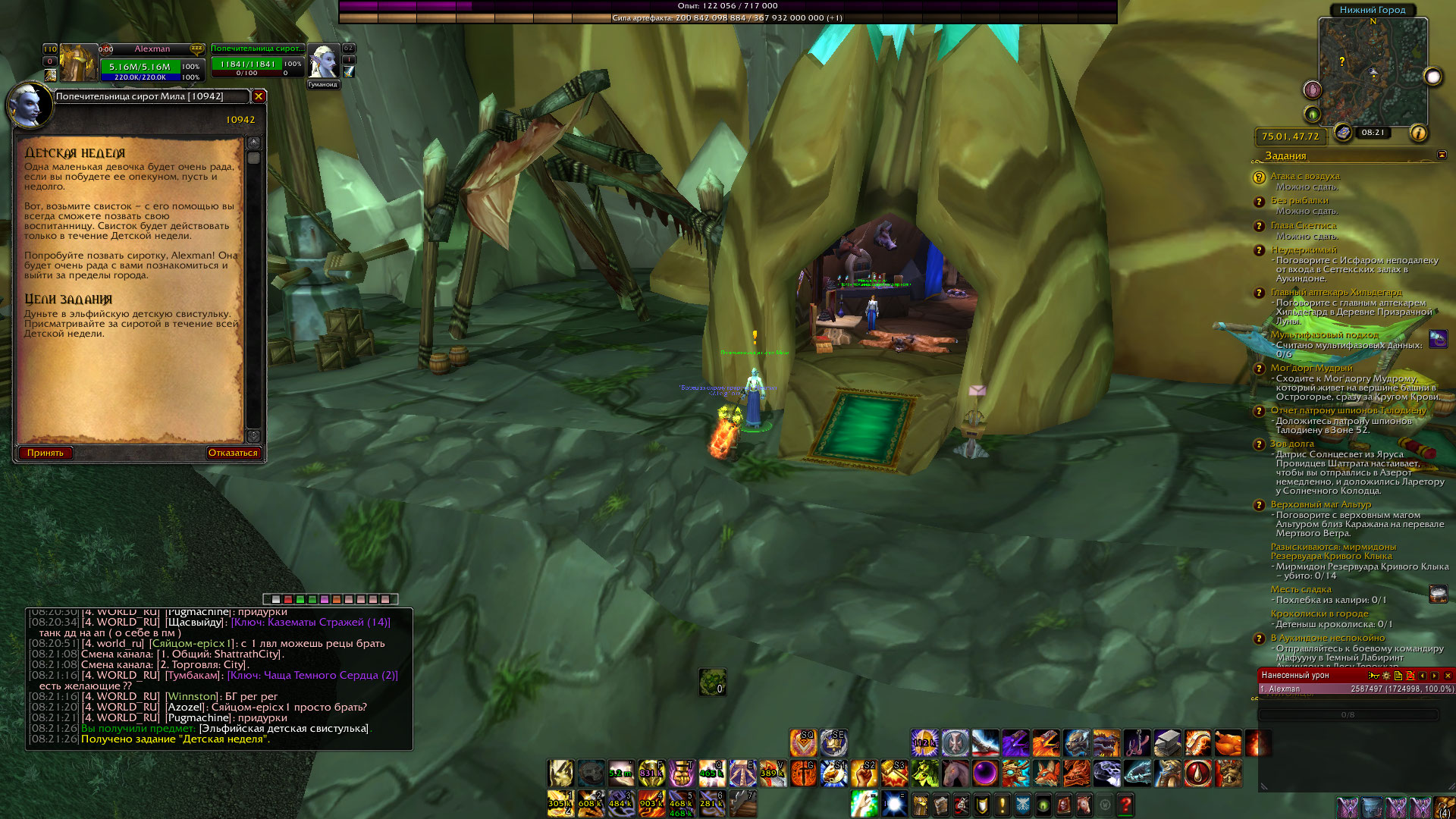Image resolution: width=1456 pixels, height=819 pixels.
Task: Accept the quest with the Принять button
Action: pos(45,453)
